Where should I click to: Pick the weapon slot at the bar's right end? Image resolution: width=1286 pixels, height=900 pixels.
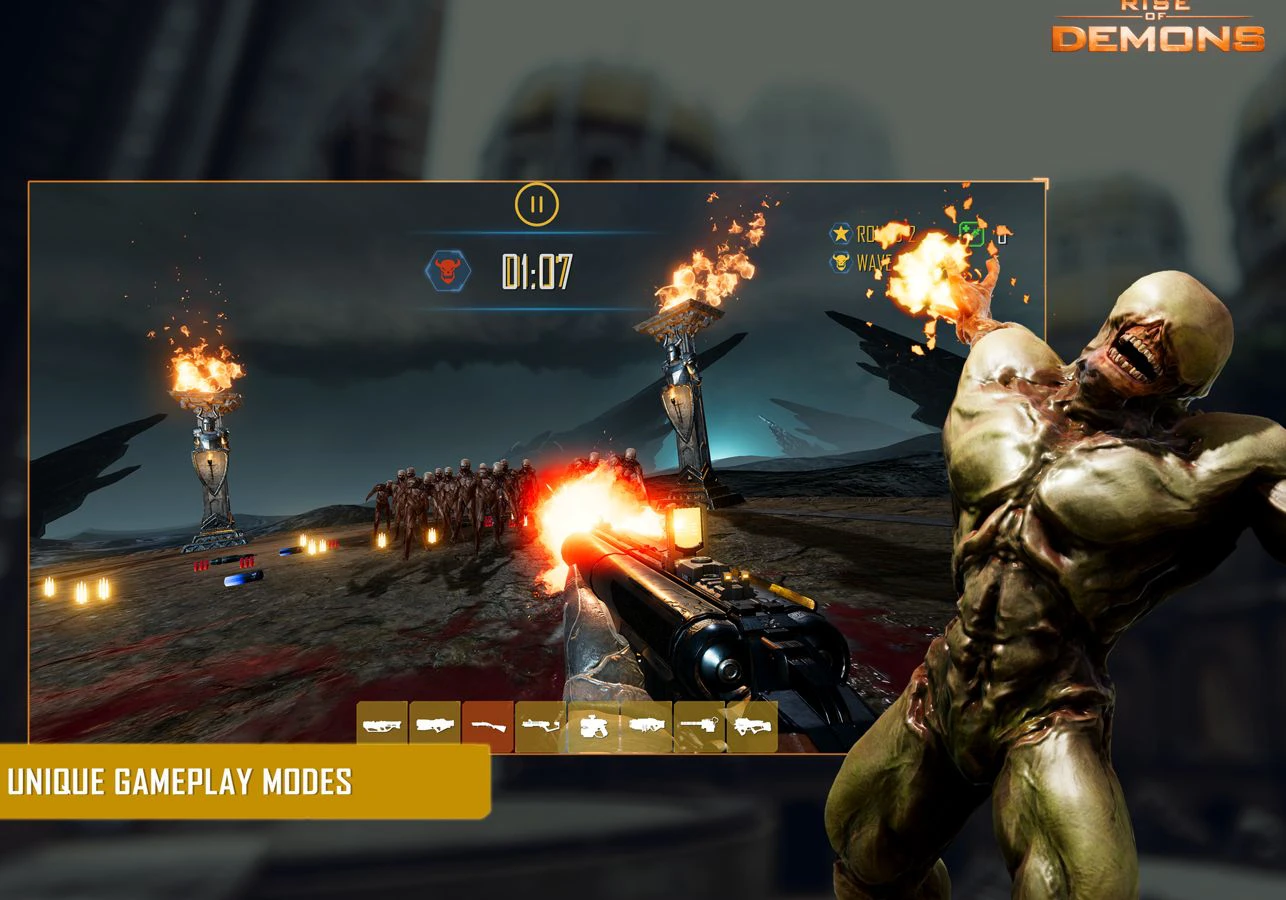(x=752, y=726)
